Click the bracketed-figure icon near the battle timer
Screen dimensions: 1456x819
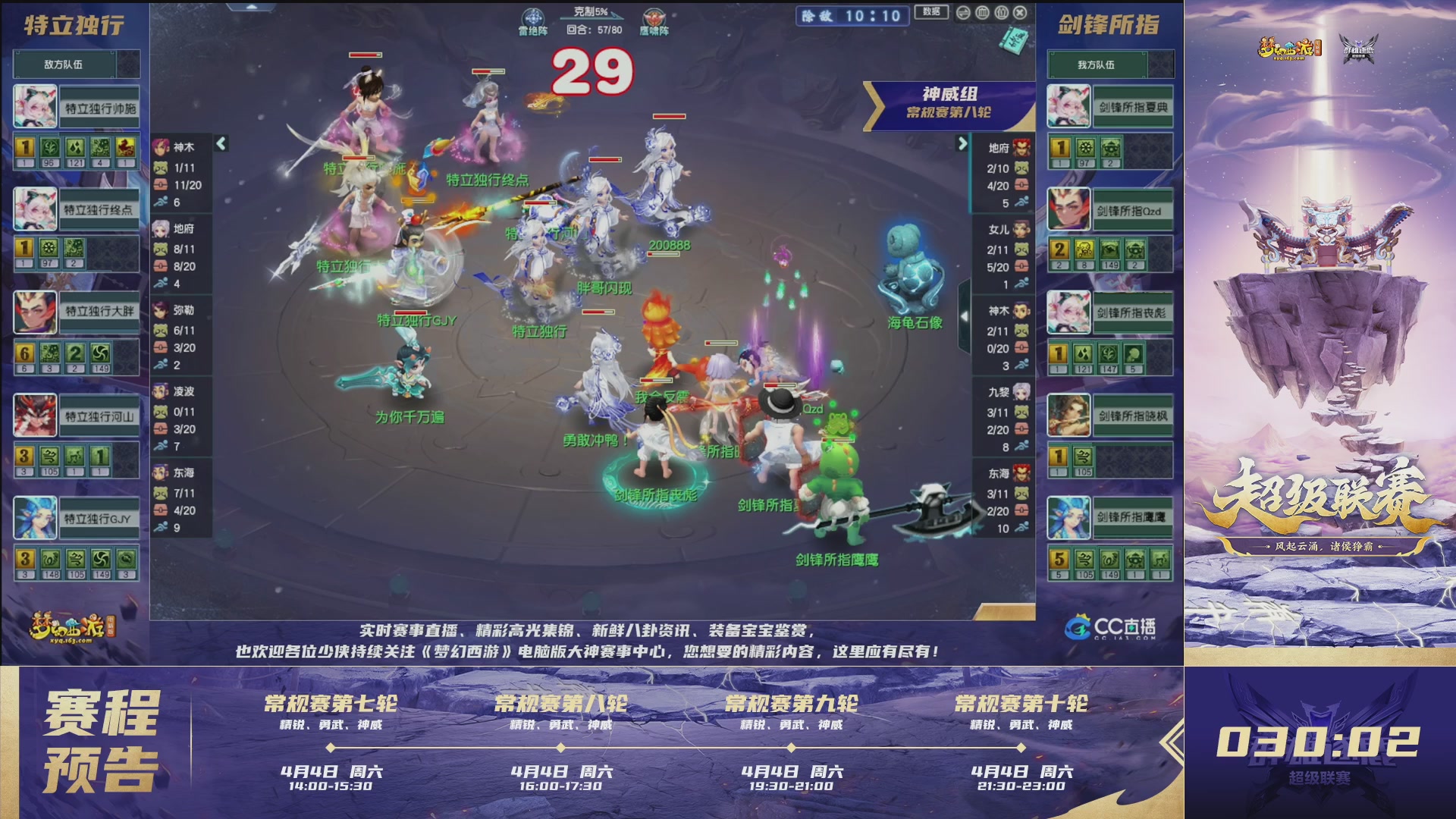click(x=1002, y=12)
